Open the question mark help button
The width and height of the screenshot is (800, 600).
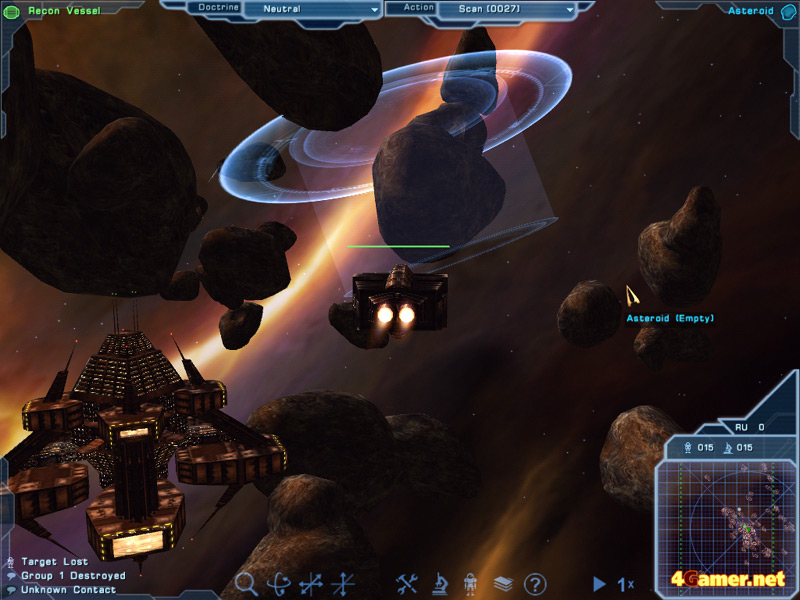click(535, 583)
